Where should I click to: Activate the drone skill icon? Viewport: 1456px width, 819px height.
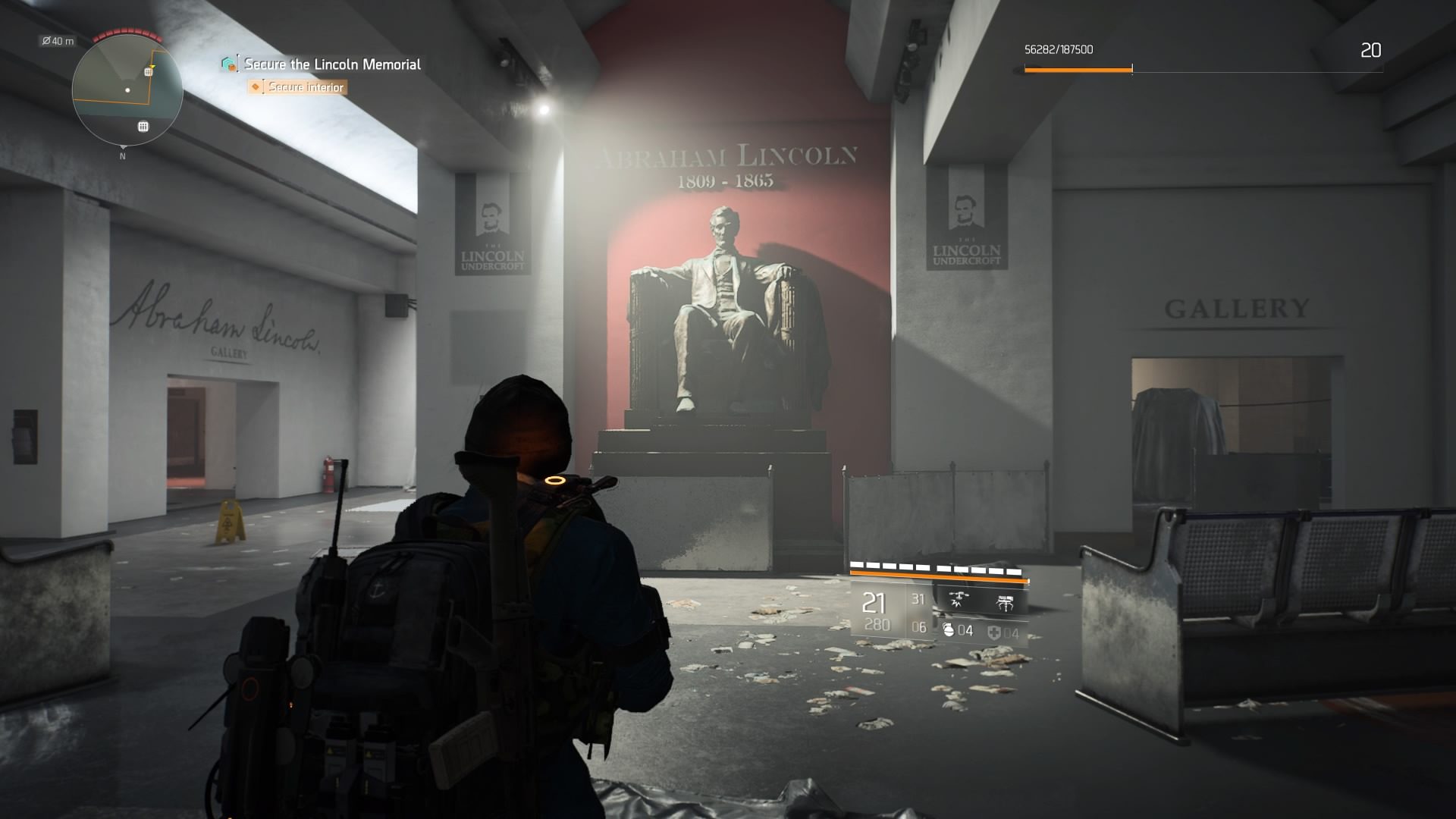[959, 601]
